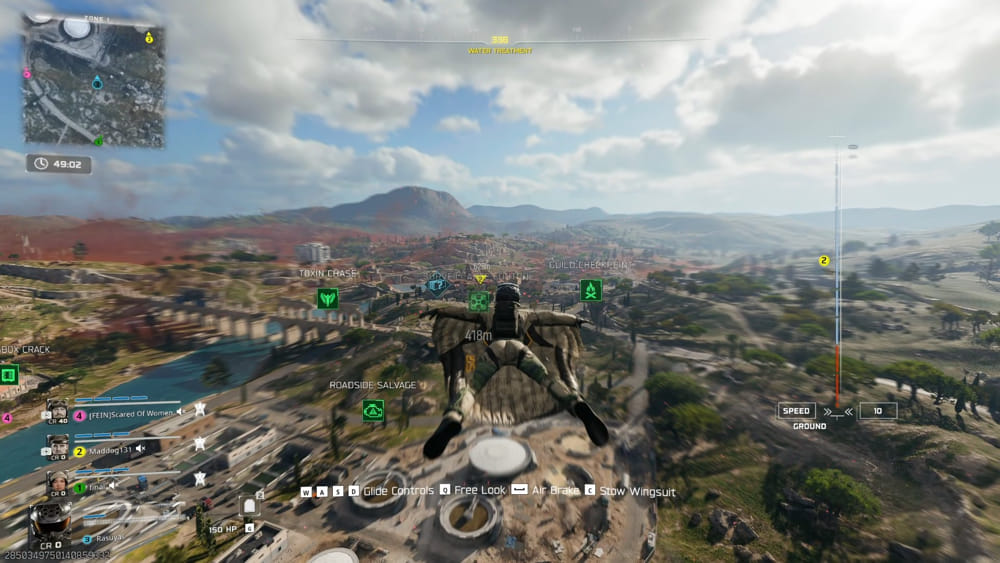This screenshot has height=563, width=1000.
Task: Click the green drone marker above the player
Action: [480, 300]
